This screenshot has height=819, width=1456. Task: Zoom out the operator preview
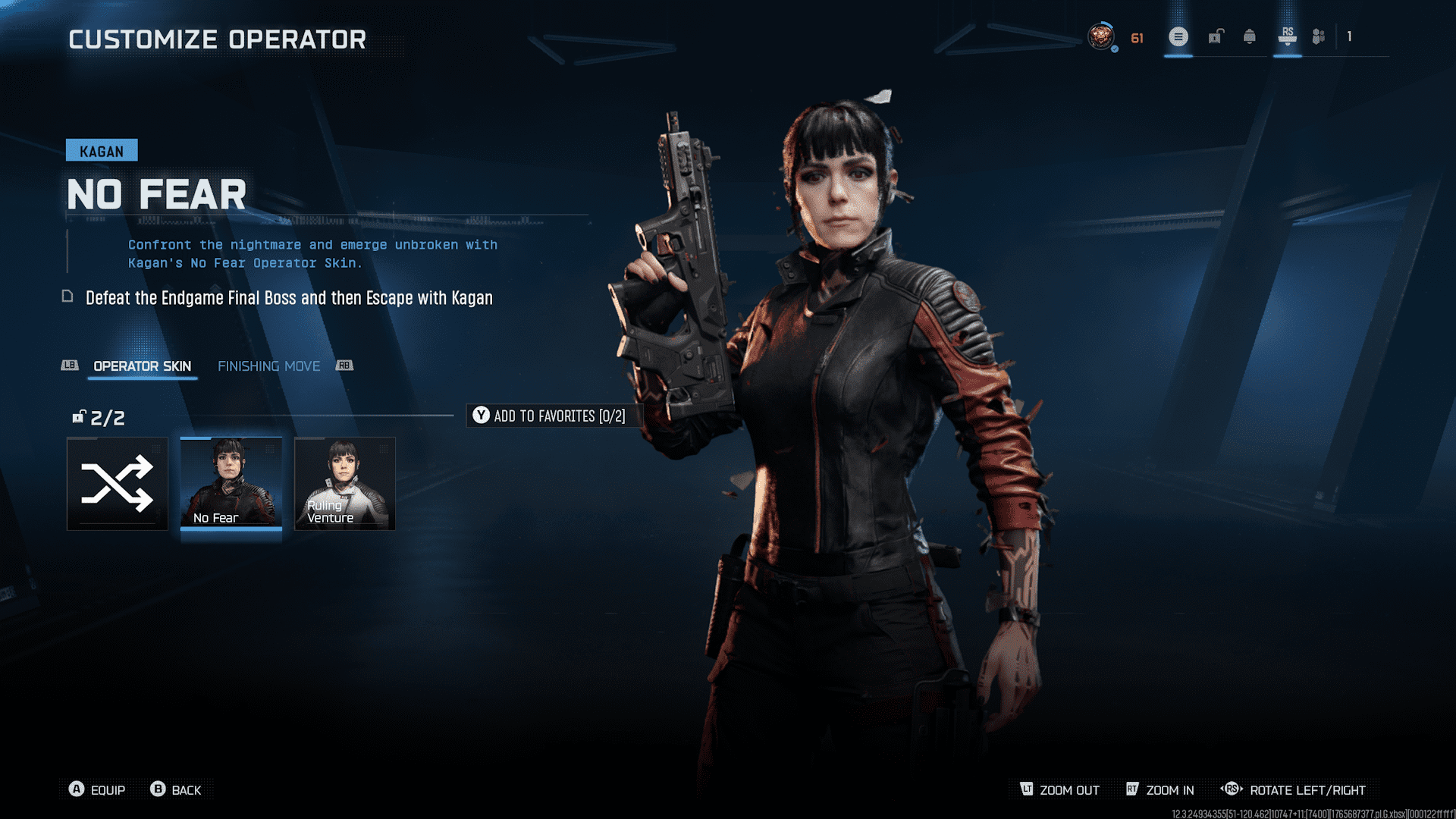[1059, 789]
